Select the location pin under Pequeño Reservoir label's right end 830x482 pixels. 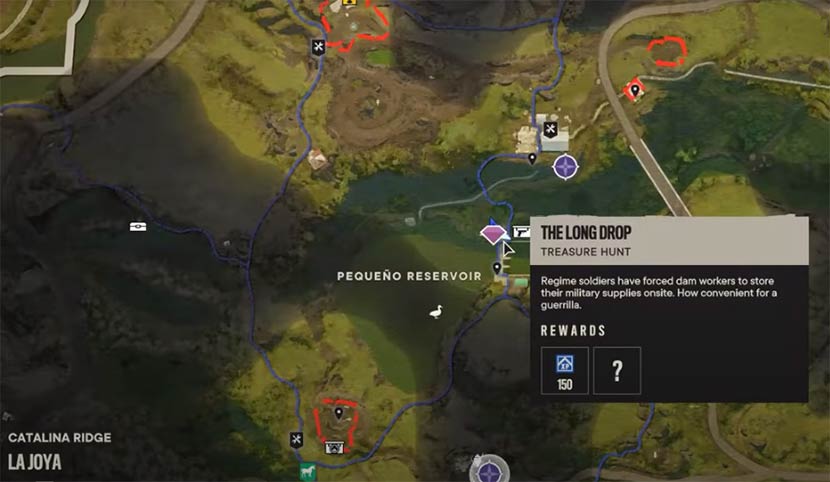(x=497, y=268)
